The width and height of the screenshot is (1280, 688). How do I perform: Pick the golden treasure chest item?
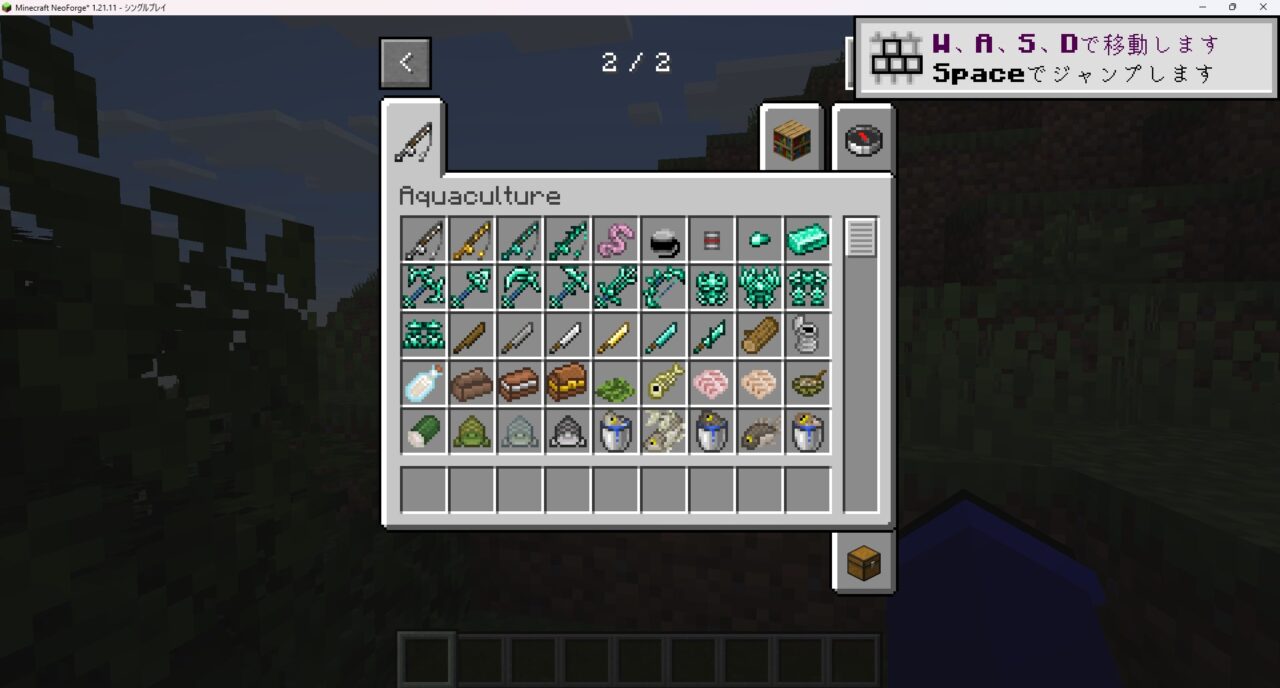[x=568, y=384]
